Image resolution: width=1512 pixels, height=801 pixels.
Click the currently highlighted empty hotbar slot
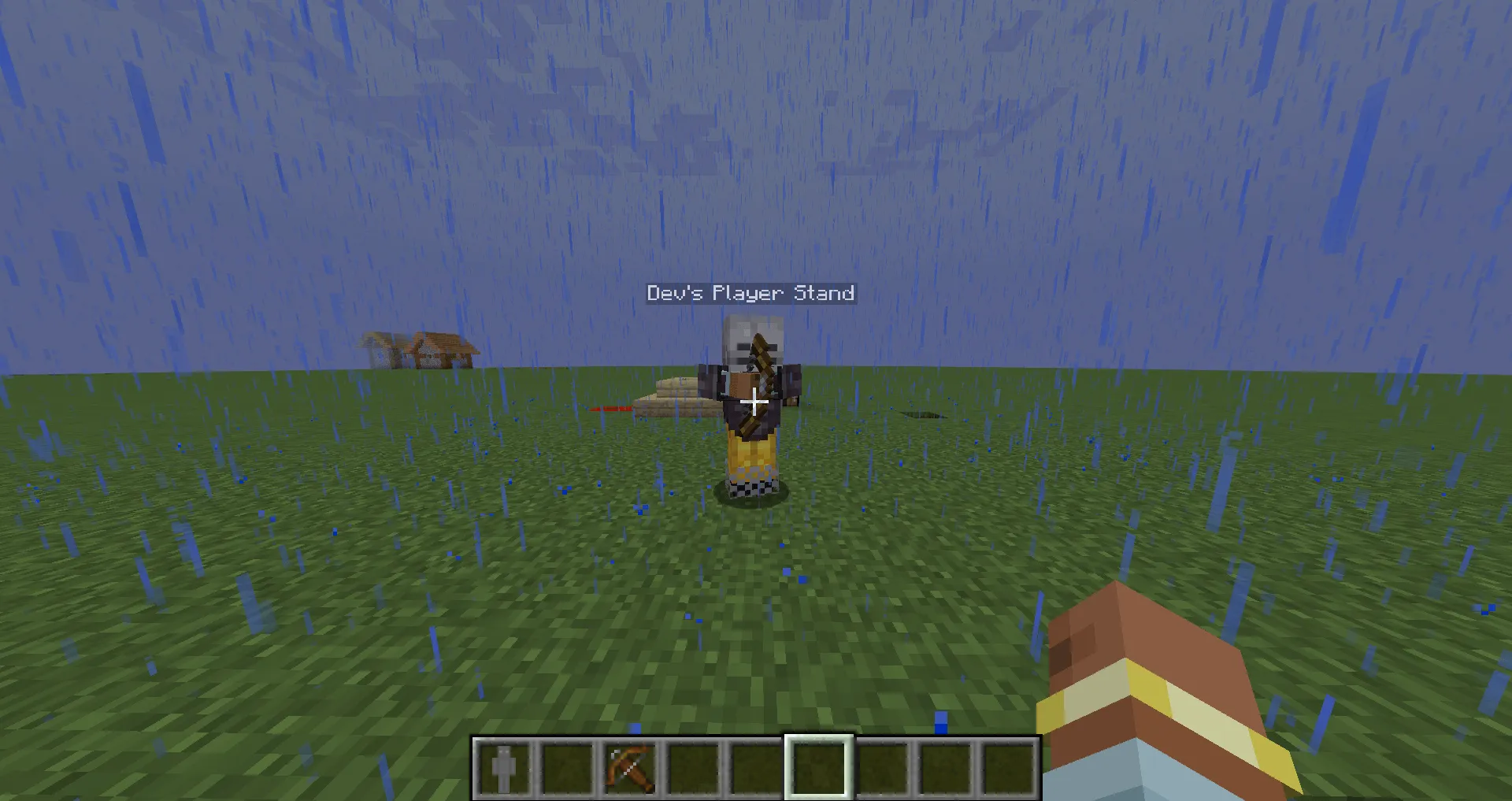[818, 768]
